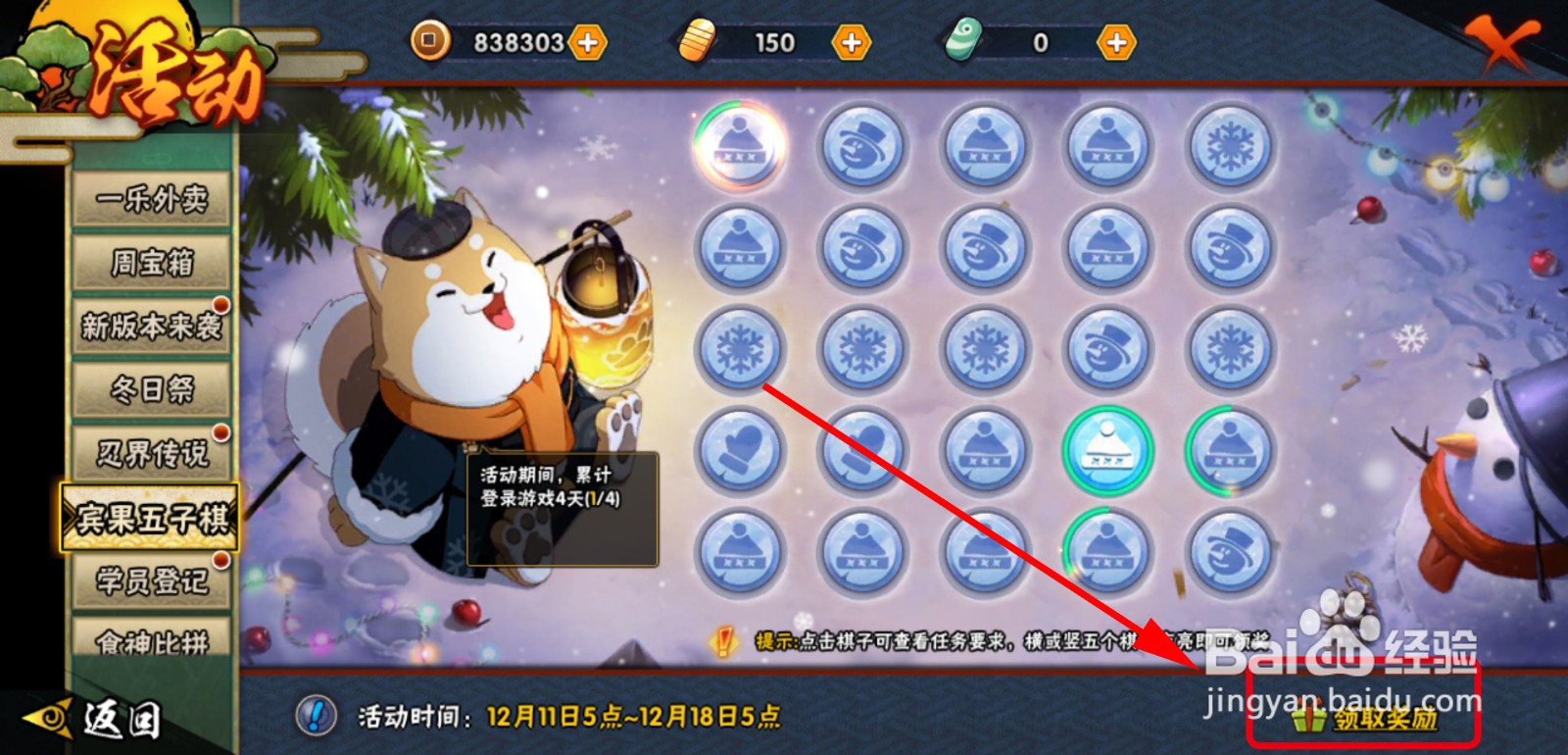Click the blue exclamation icon beside 活动时间
1568x755 pixels.
tap(317, 715)
